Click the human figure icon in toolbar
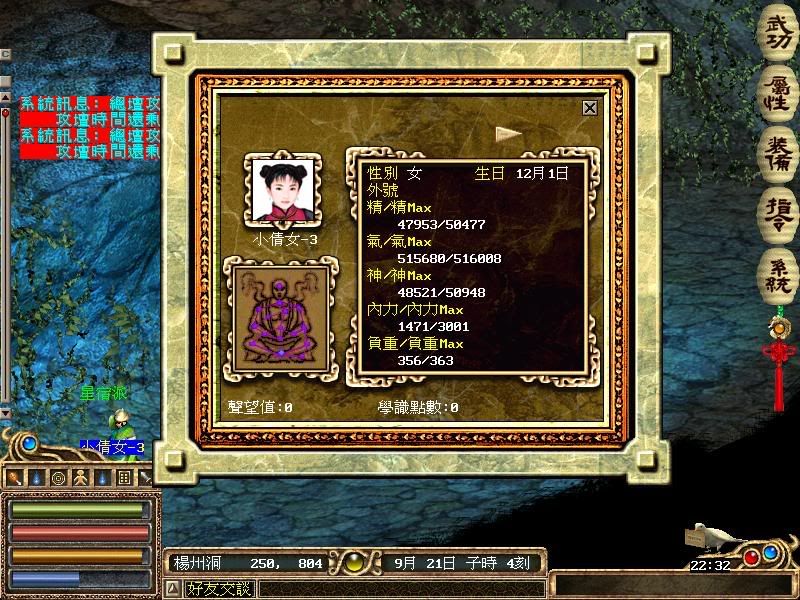 pyautogui.click(x=79, y=478)
